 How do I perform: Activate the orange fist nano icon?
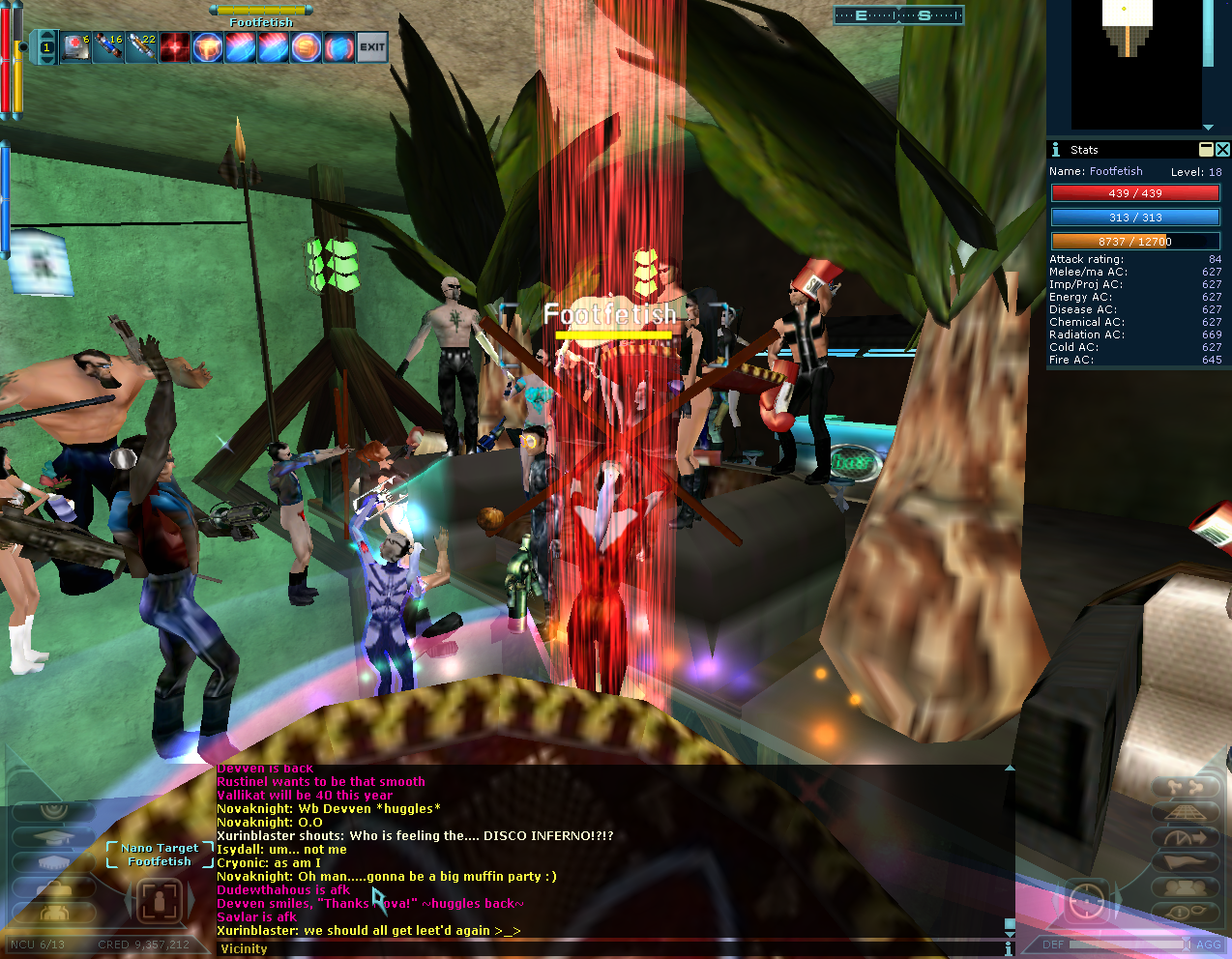point(207,46)
